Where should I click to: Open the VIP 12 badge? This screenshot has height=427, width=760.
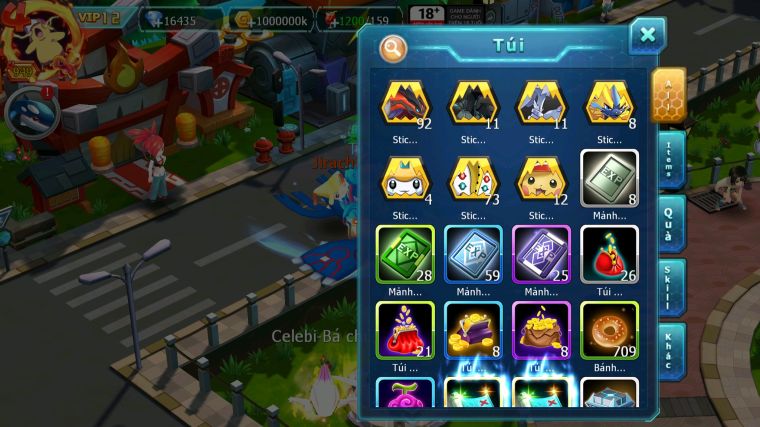100,18
